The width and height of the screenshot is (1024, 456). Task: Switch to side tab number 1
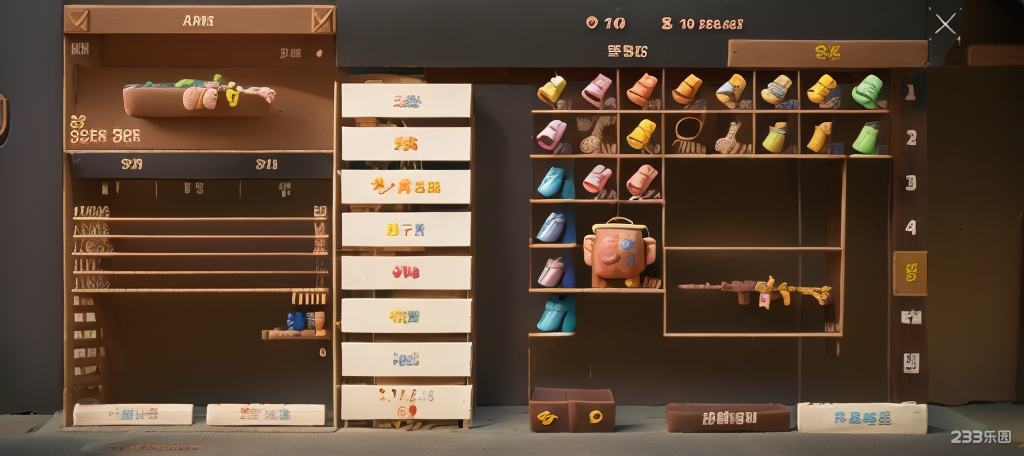tap(910, 93)
